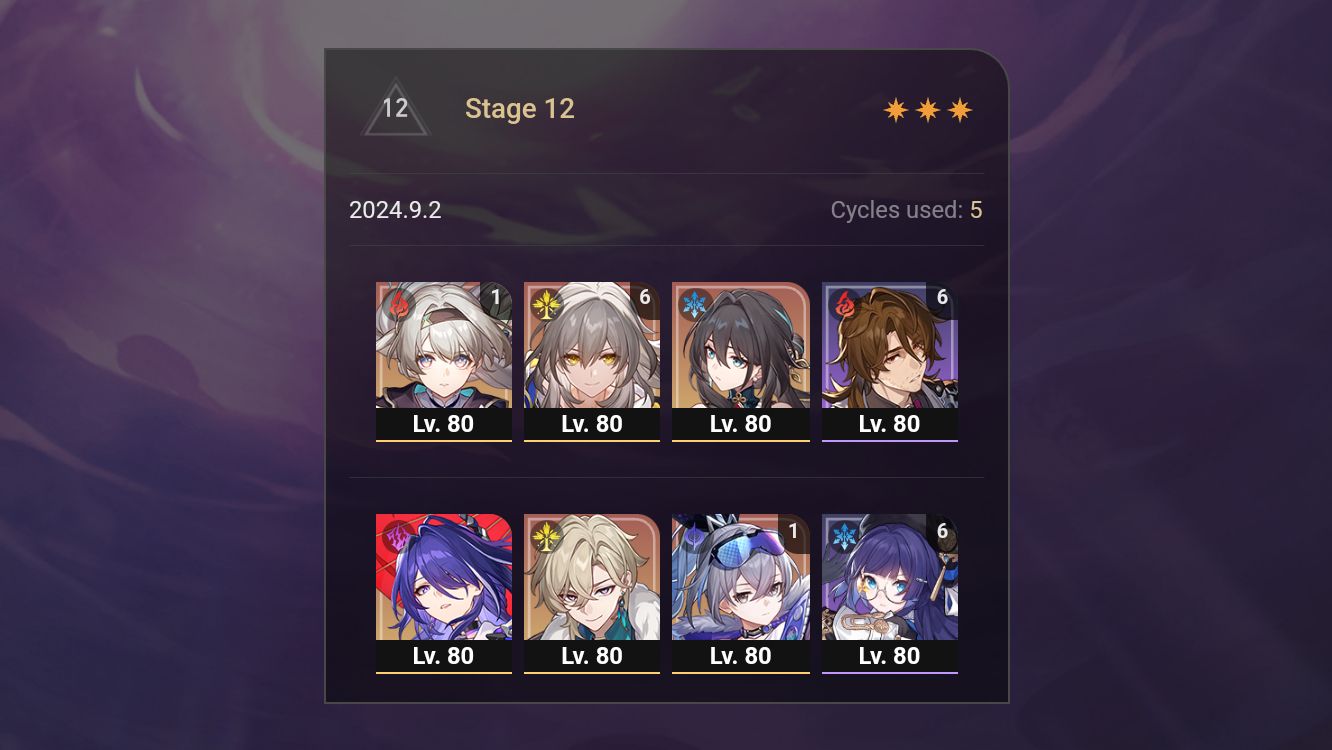This screenshot has width=1332, height=750.
Task: Click the Lv. 80 label under Pela
Action: pos(890,656)
